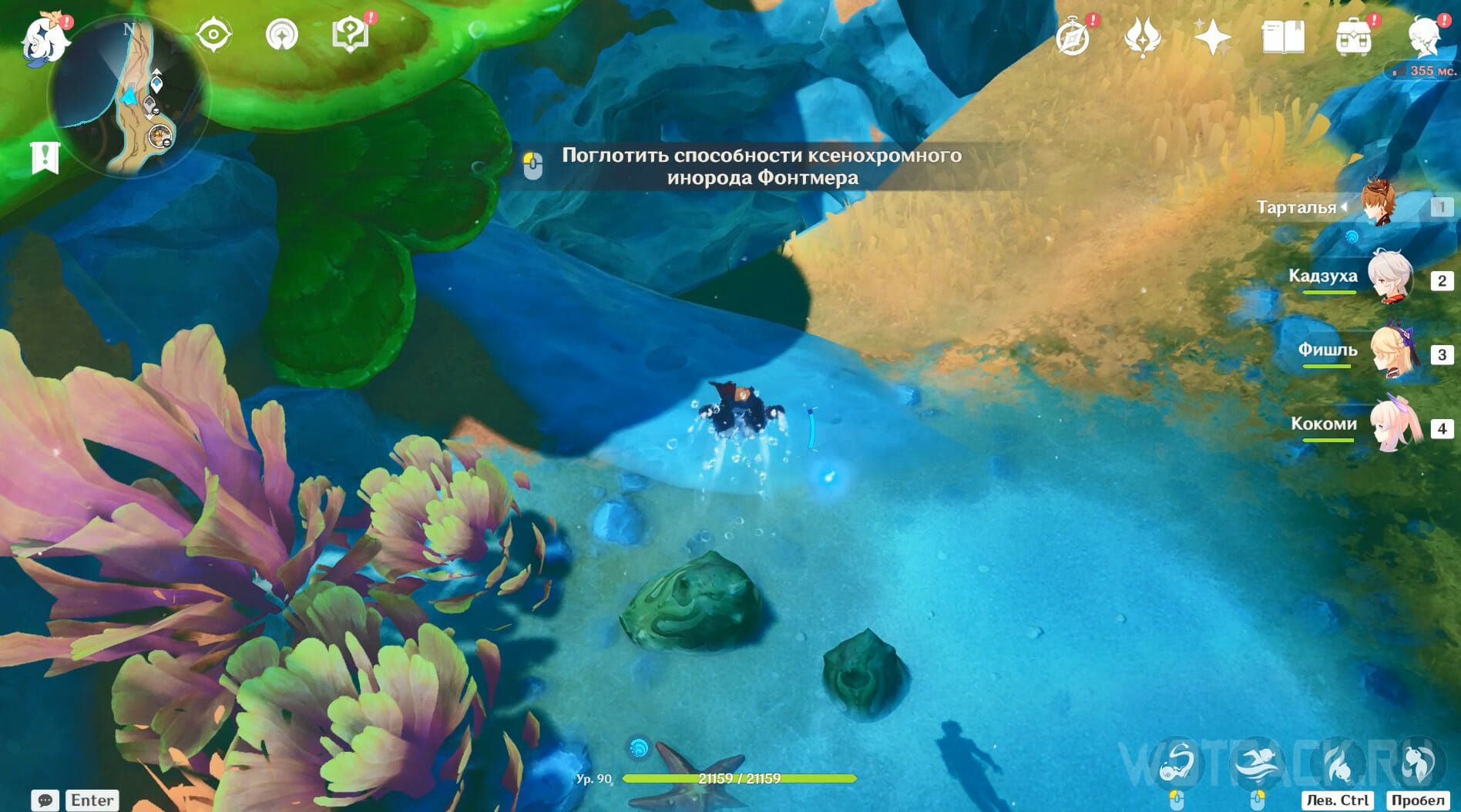
Task: Open the co-op signal icon
Action: point(281,35)
